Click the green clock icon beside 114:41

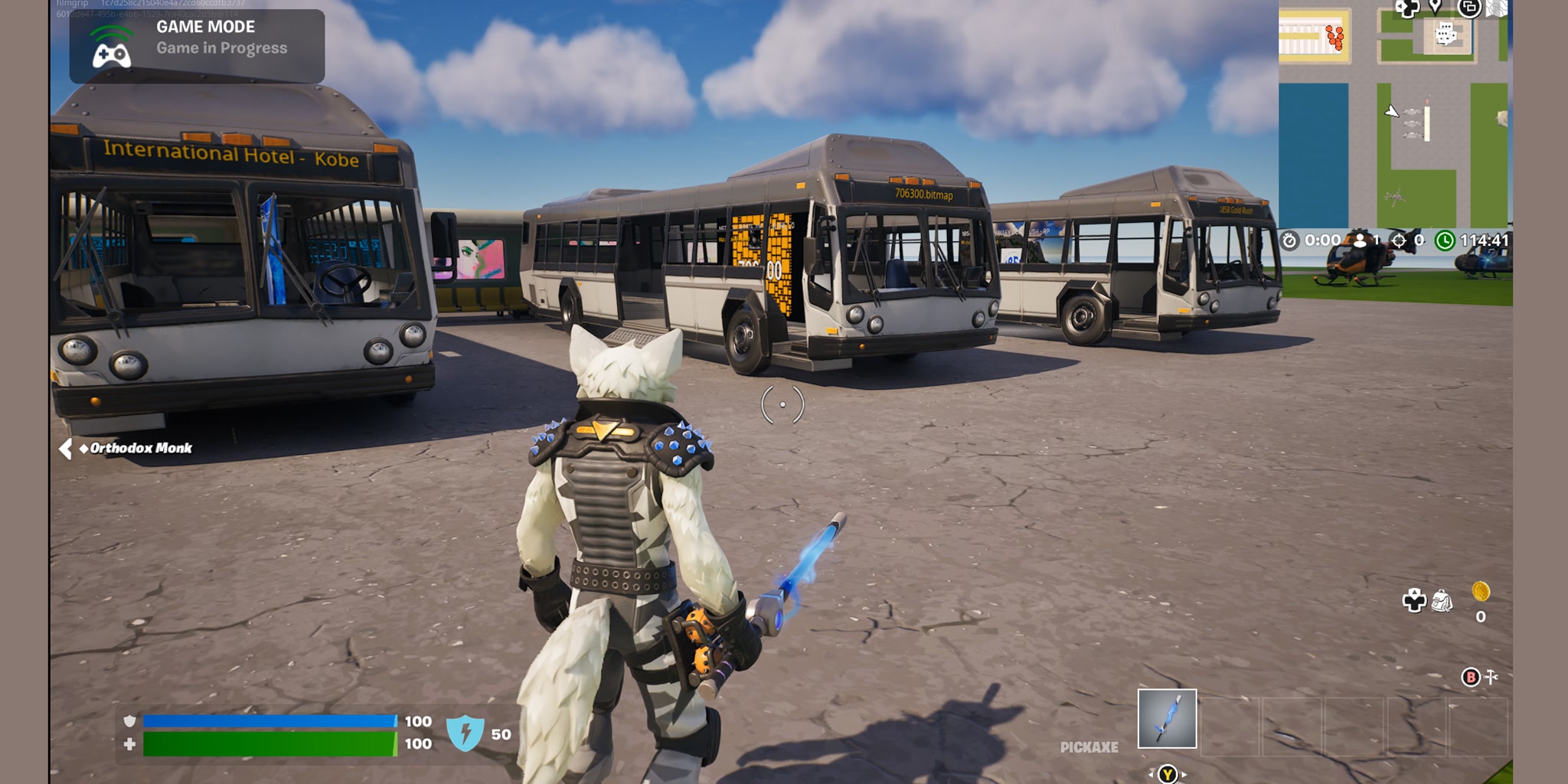[x=1445, y=241]
